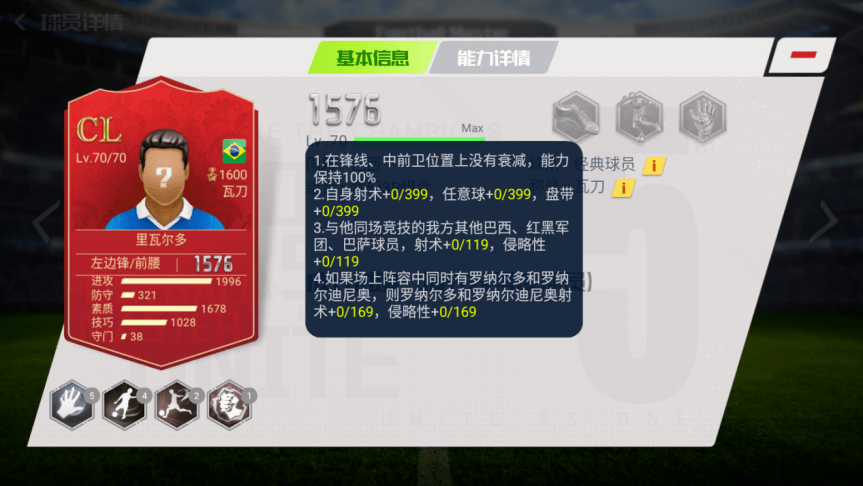
Task: Select the glove skill icon numbered 5
Action: tap(72, 404)
